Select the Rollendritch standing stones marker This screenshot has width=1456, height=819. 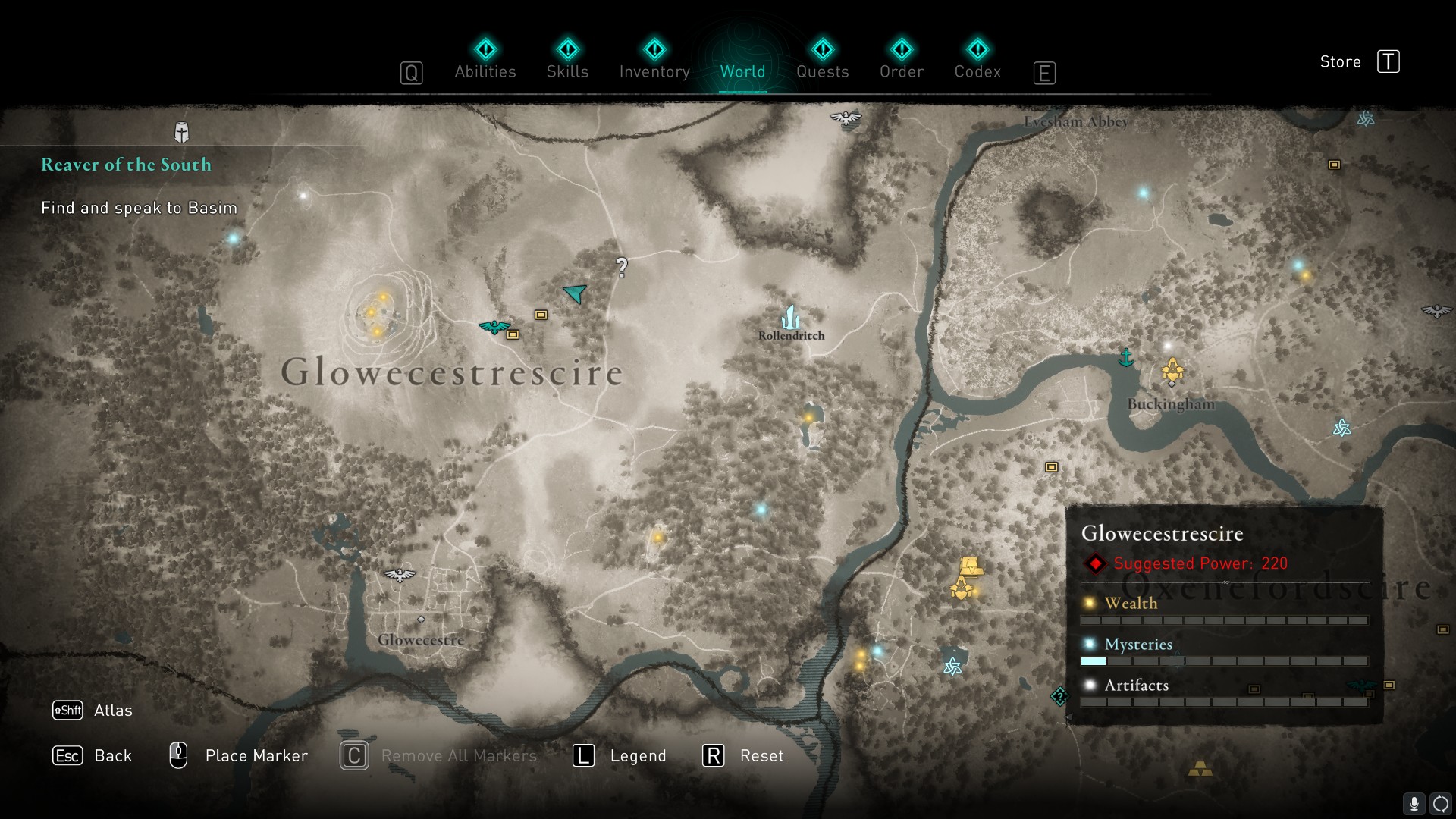click(791, 318)
